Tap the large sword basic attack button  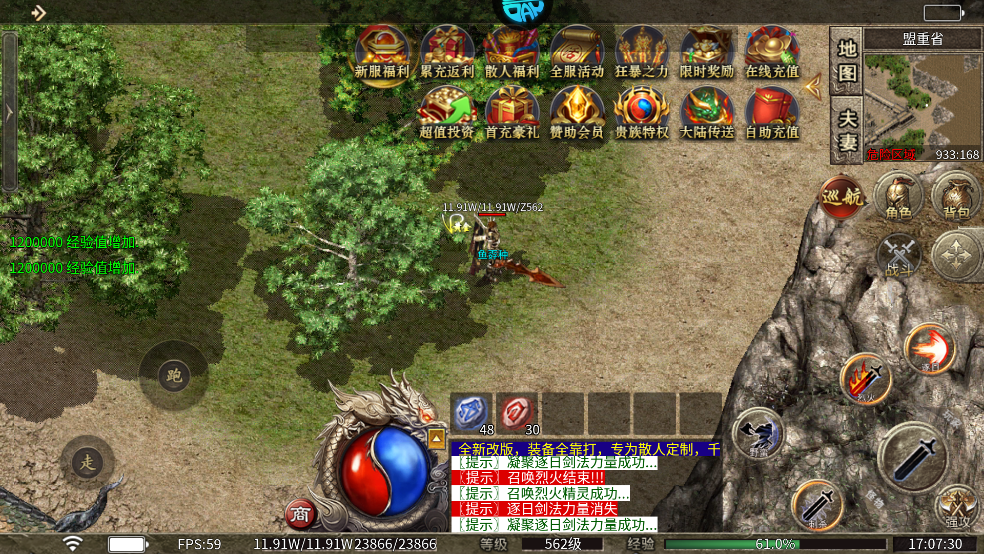tap(912, 456)
